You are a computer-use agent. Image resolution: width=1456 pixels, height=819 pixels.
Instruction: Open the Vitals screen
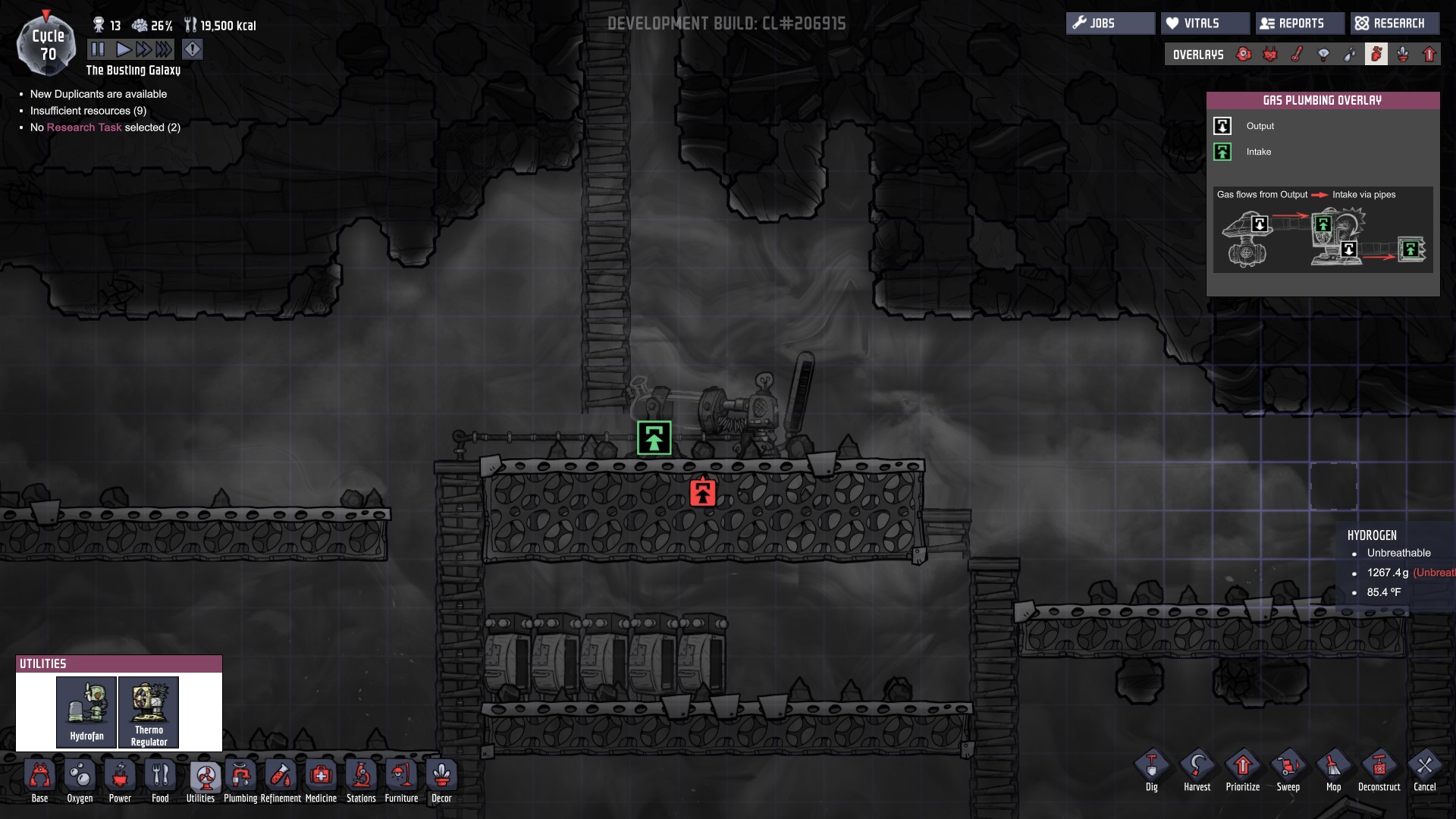[x=1205, y=23]
